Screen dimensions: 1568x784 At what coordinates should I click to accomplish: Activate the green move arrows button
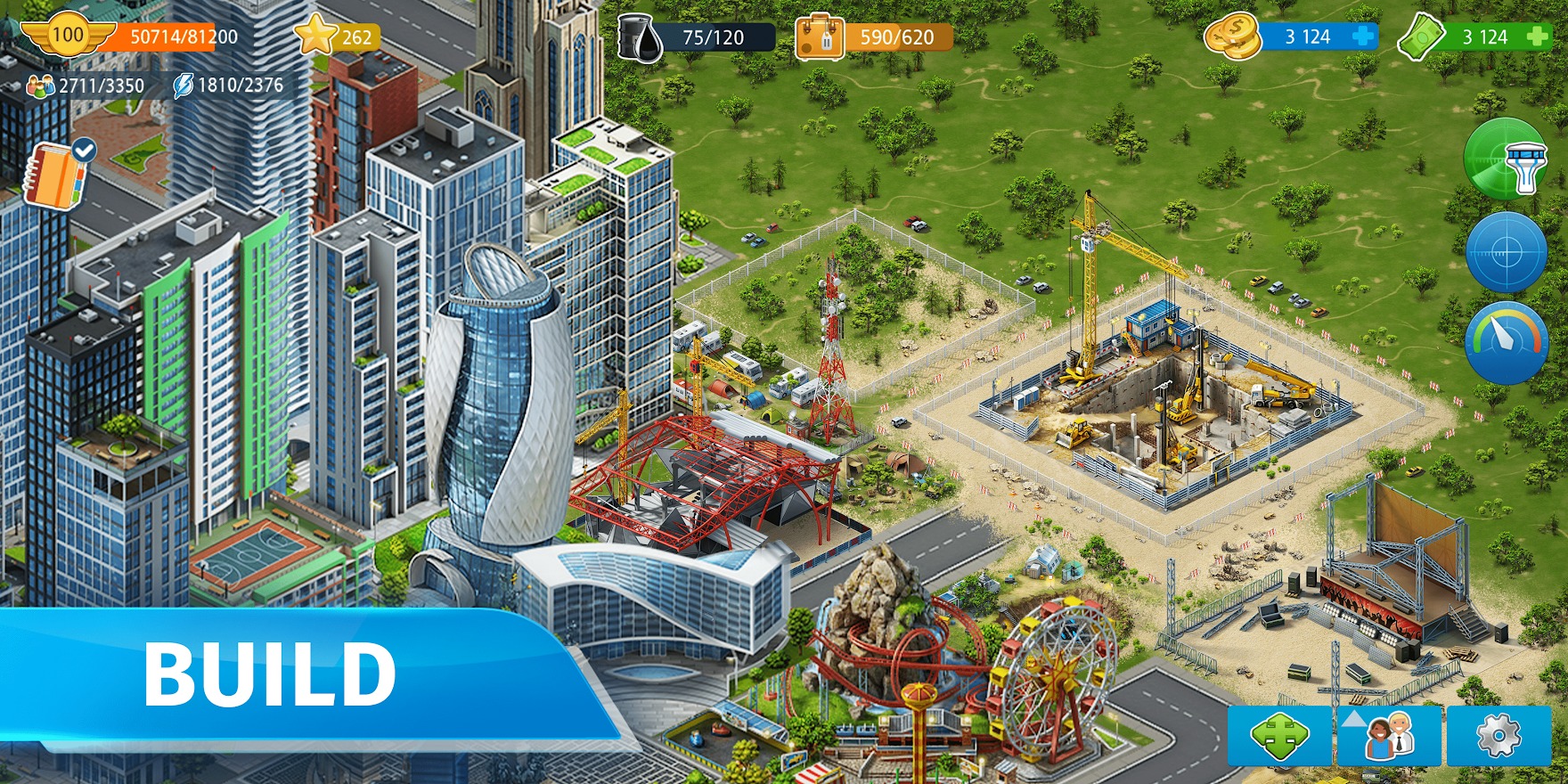click(x=1278, y=737)
